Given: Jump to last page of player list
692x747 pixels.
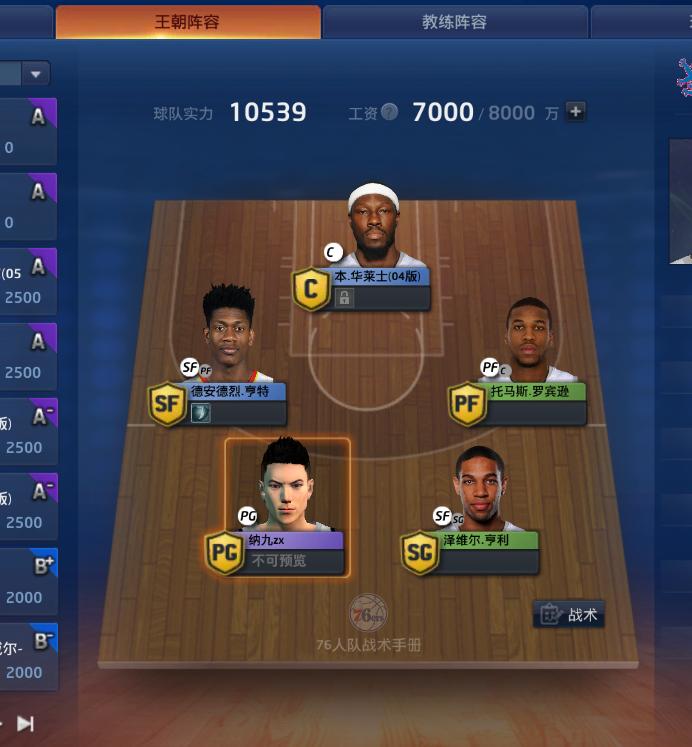Looking at the screenshot, I should click(x=26, y=723).
